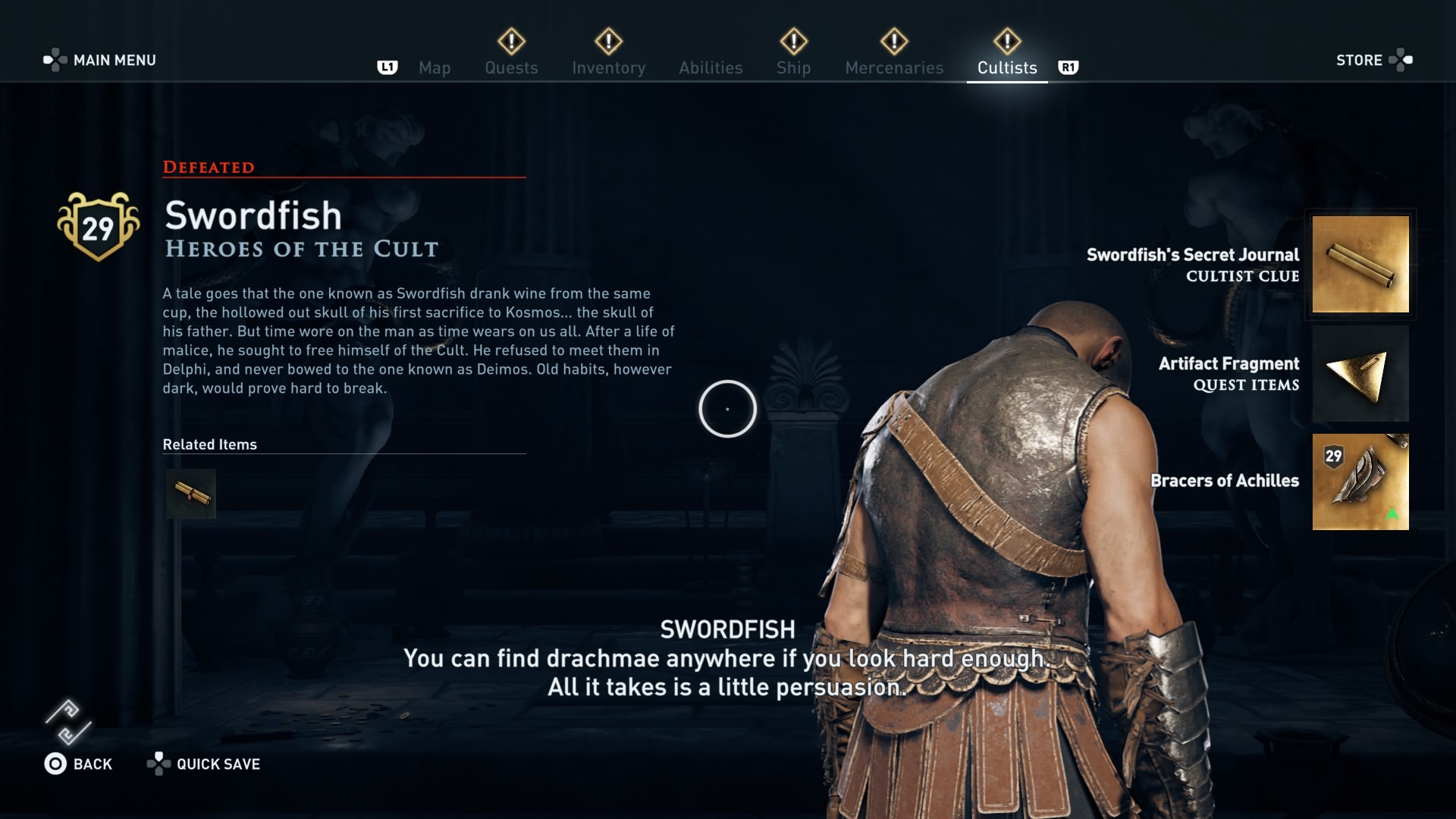
Task: Go to the Map screen
Action: tap(434, 67)
